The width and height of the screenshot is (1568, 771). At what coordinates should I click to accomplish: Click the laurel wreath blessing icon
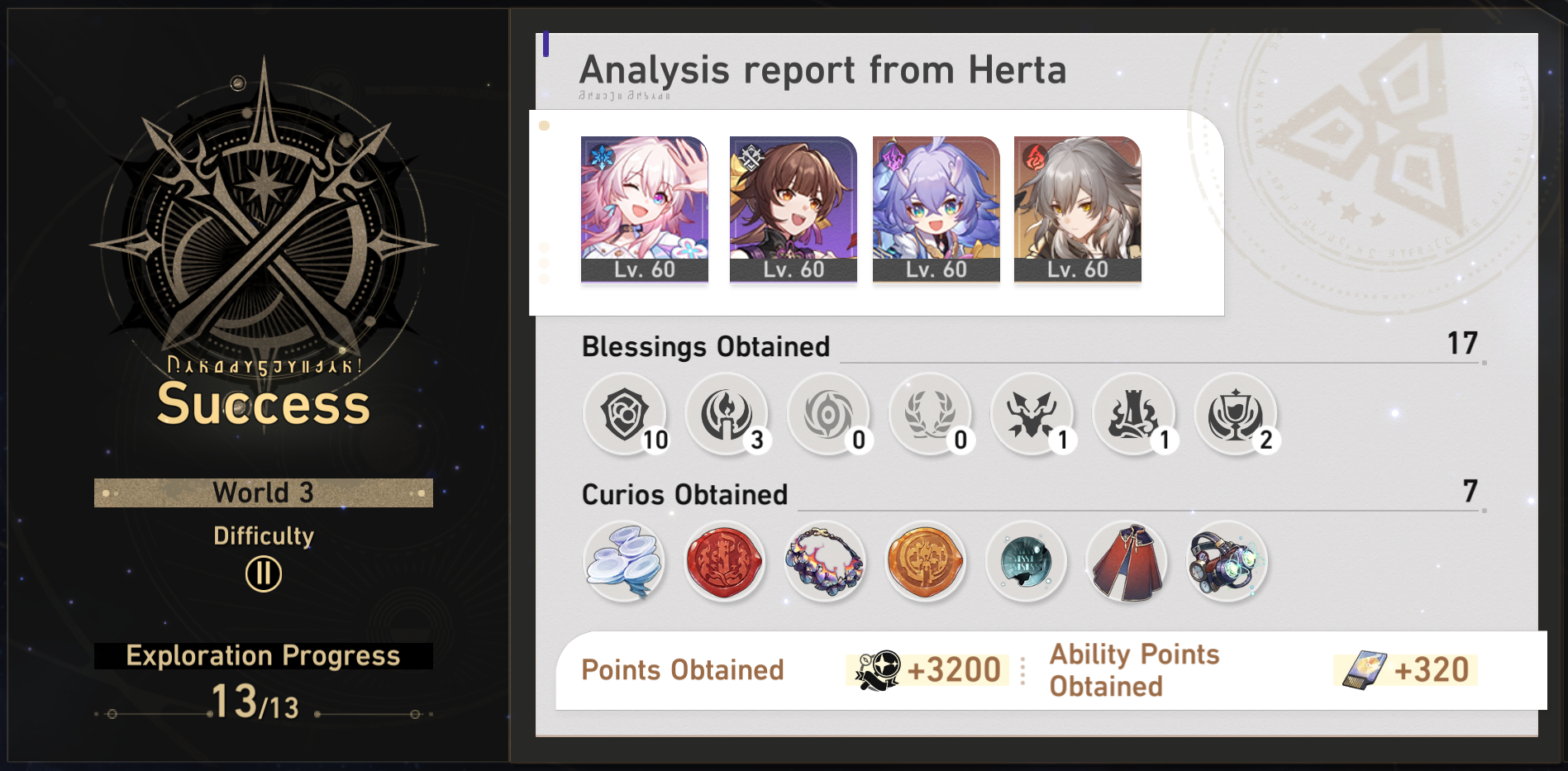pos(931,415)
